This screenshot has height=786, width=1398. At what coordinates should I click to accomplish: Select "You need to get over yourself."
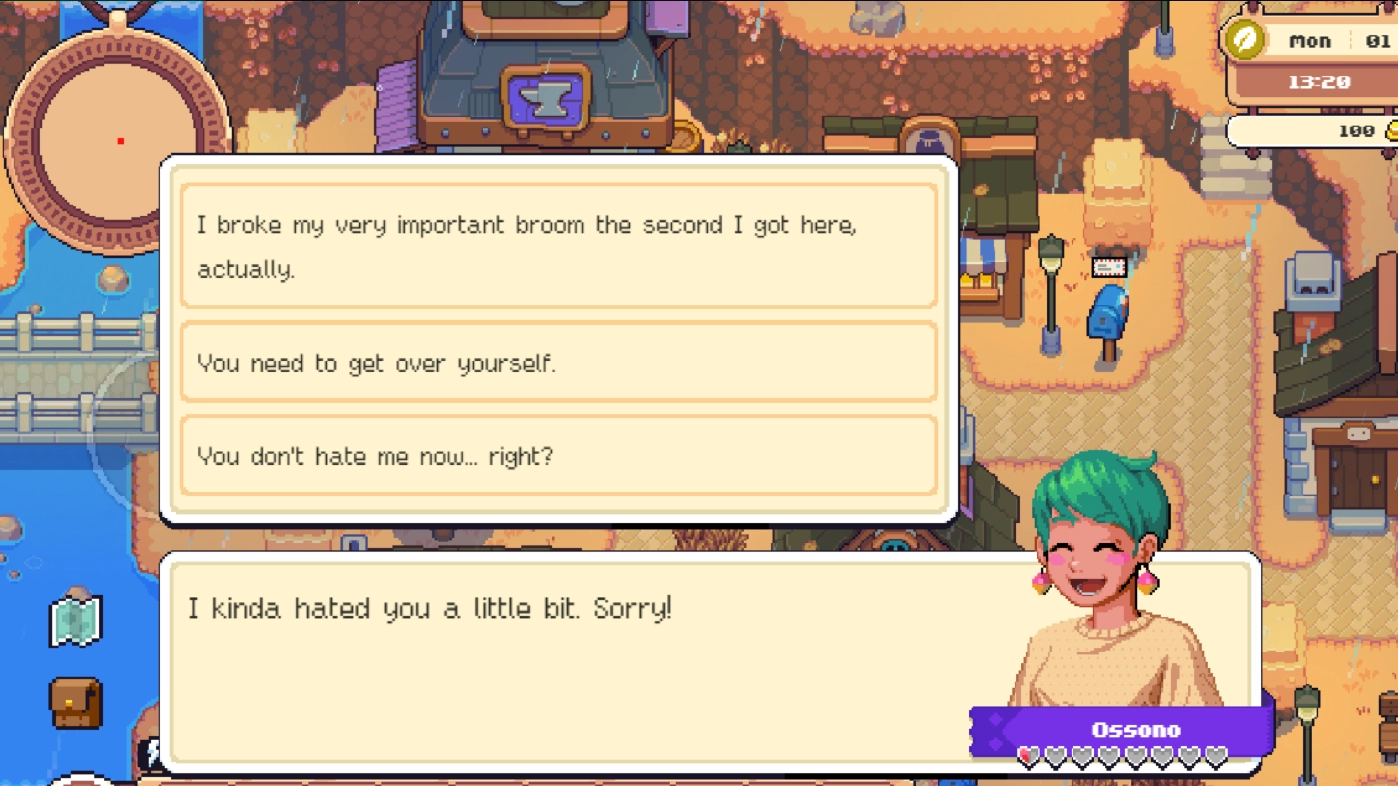[558, 363]
